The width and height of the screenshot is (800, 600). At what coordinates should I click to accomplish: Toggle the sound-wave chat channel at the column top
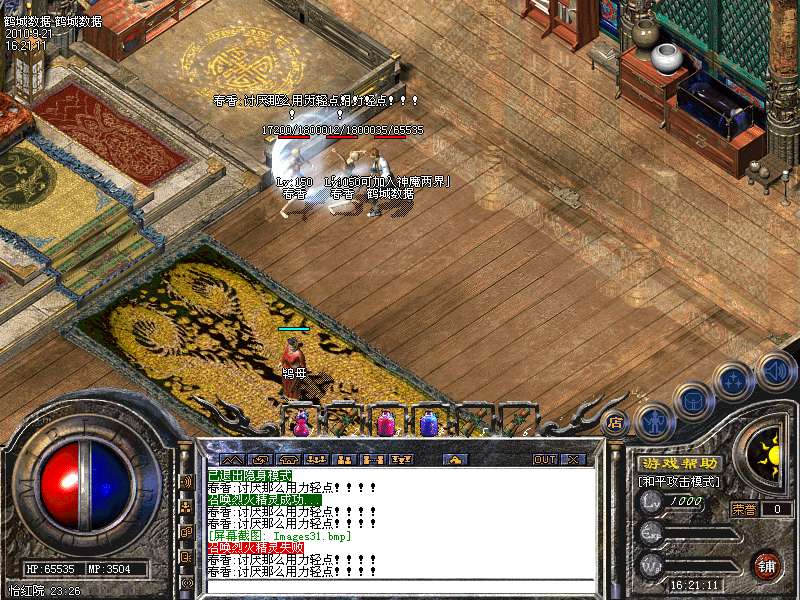186,482
